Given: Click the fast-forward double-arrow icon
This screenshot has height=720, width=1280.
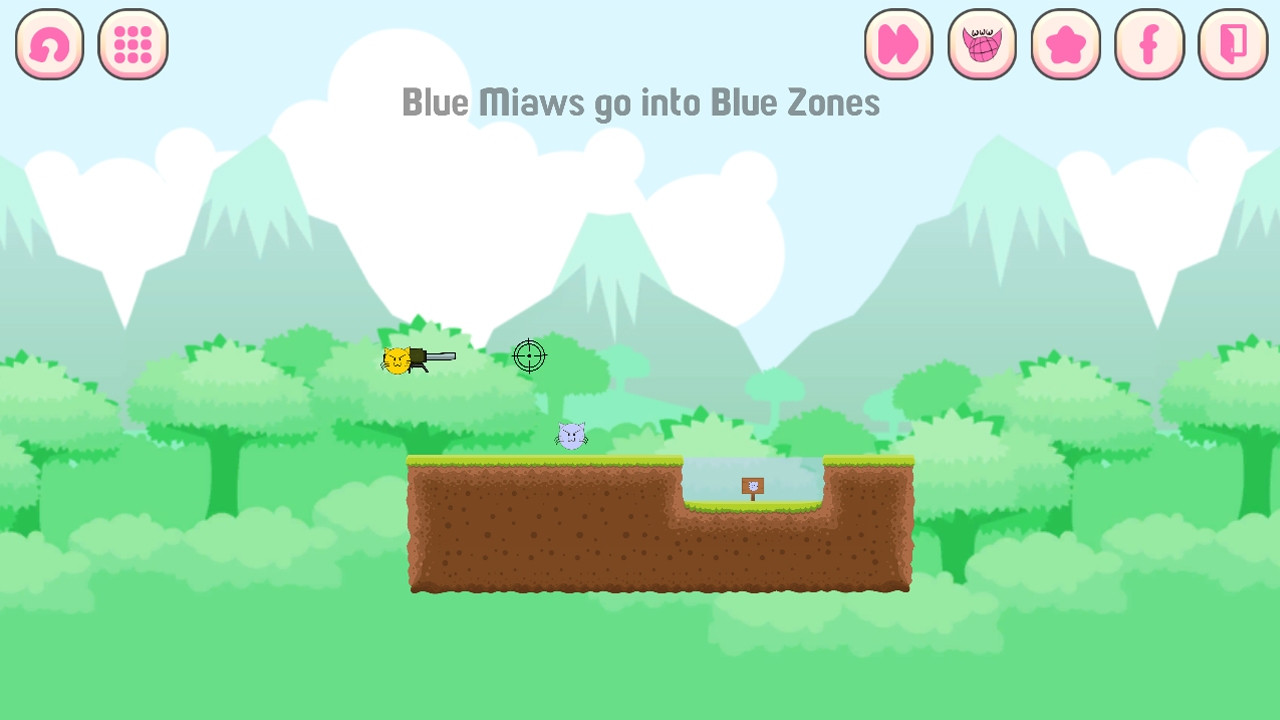Looking at the screenshot, I should coord(897,43).
